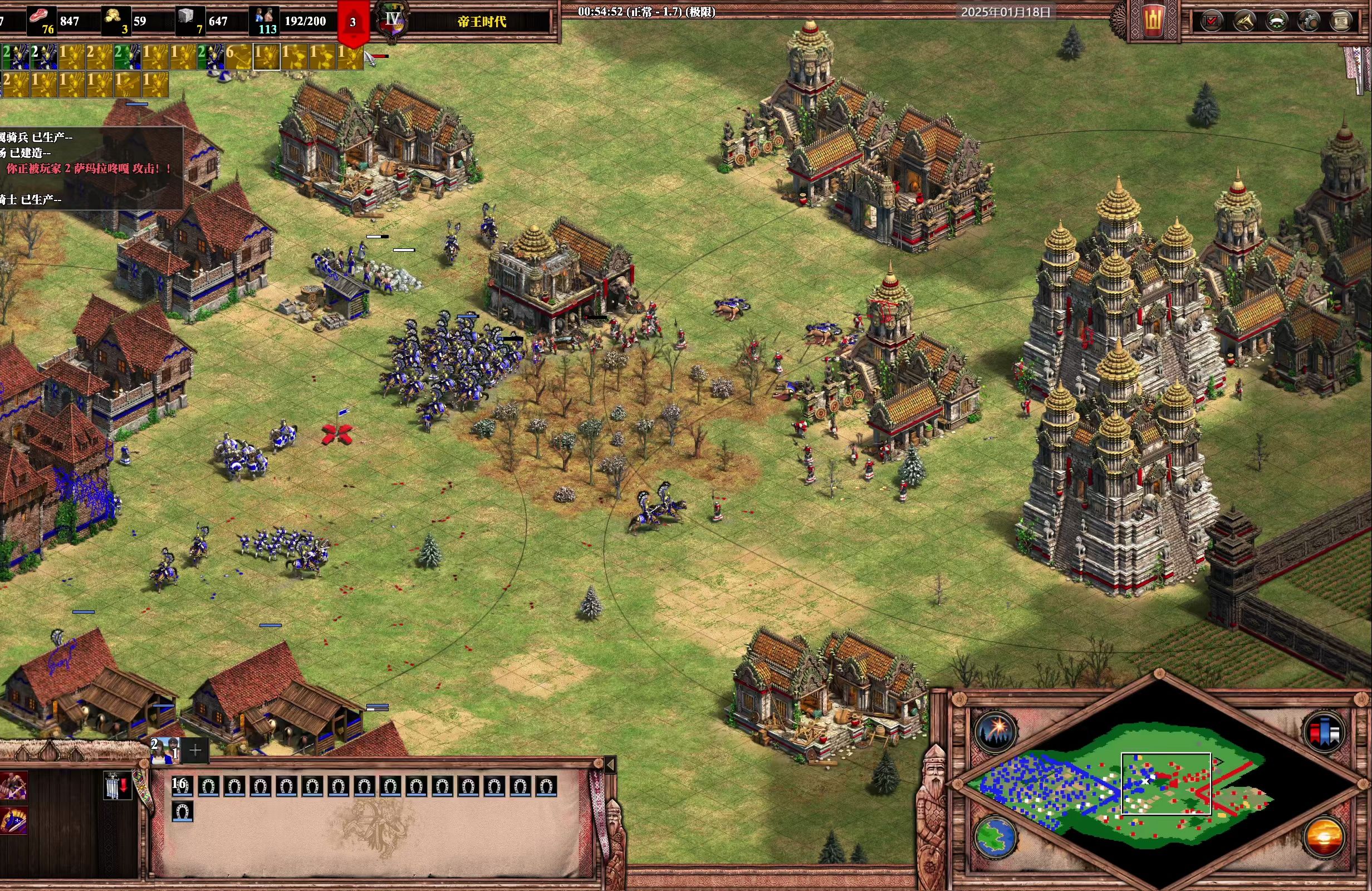
Task: Select the queue icon showing number 6
Action: [x=238, y=56]
